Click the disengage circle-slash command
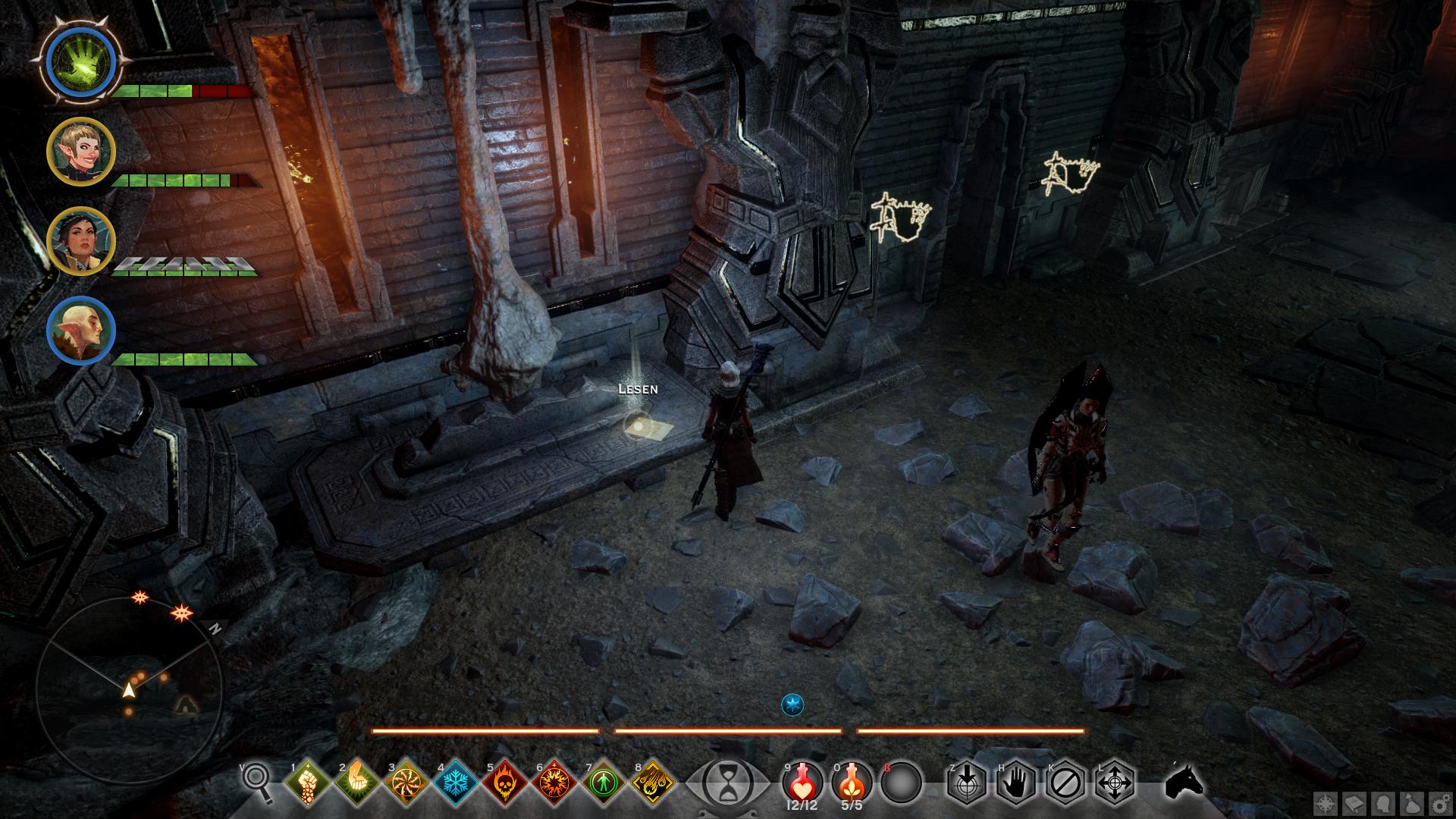The height and width of the screenshot is (819, 1456). (x=1065, y=782)
